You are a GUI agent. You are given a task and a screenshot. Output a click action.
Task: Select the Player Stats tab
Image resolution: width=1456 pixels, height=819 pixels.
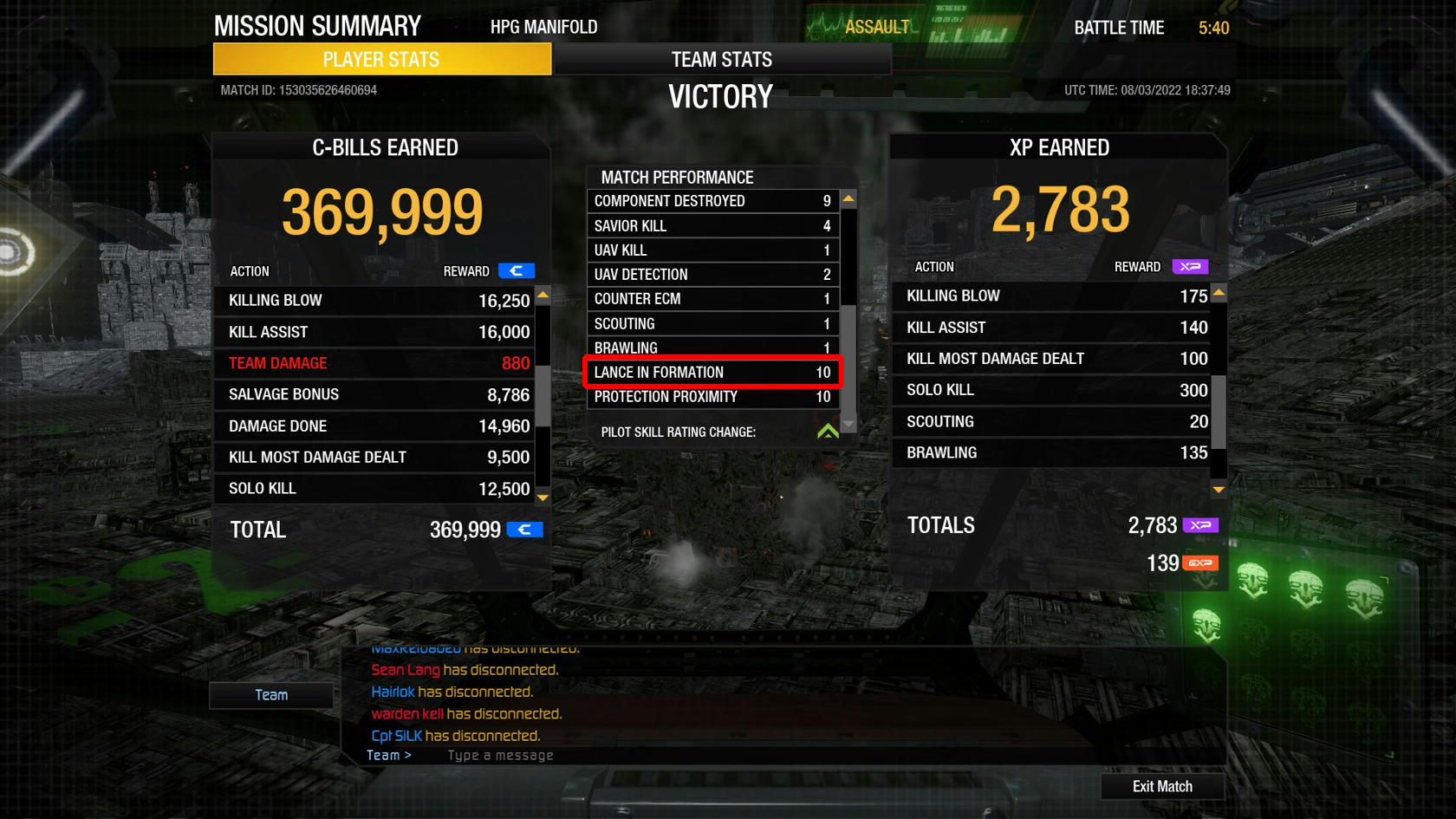381,59
